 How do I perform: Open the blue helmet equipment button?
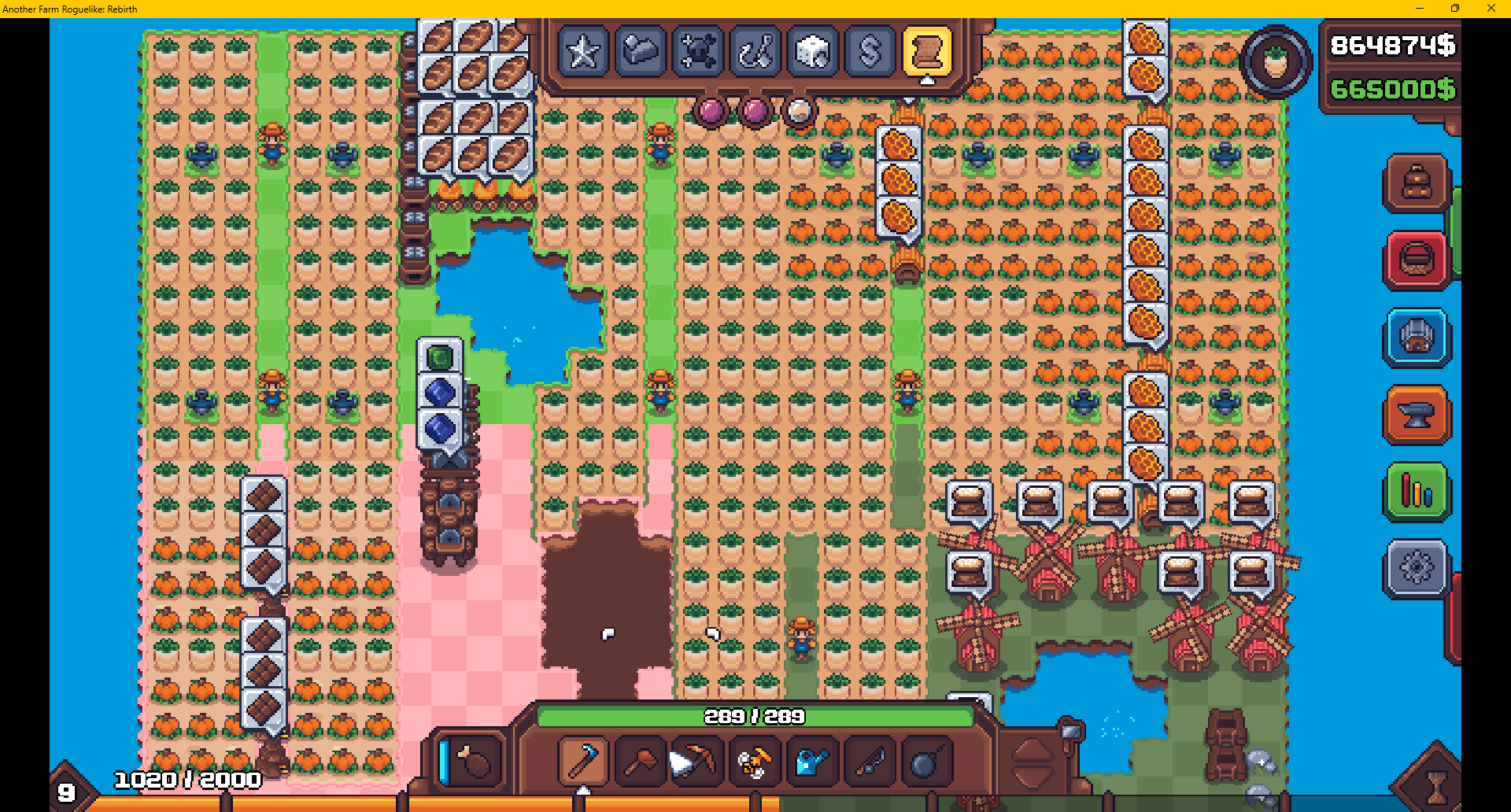[x=1417, y=338]
